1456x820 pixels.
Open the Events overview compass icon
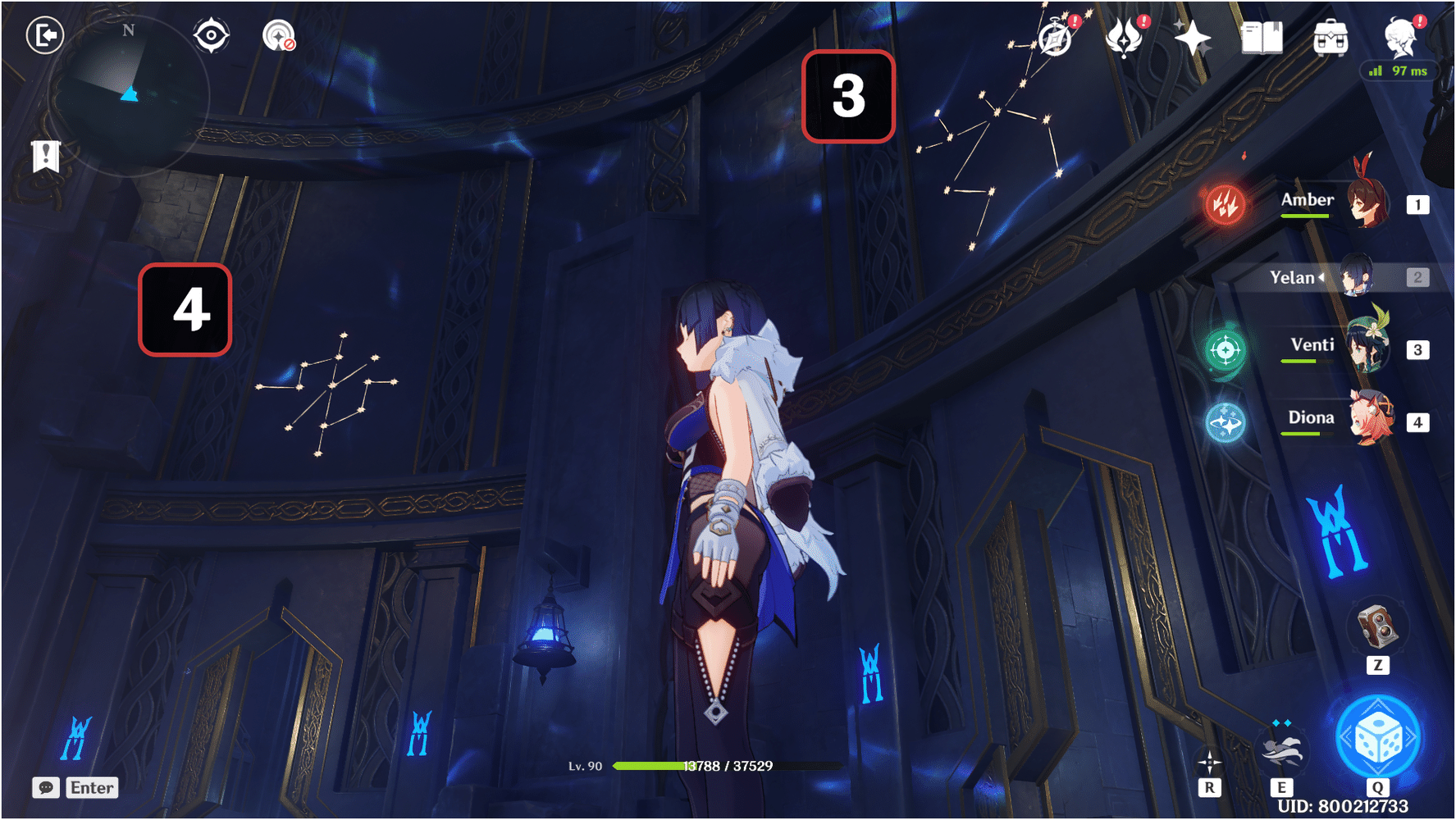1054,39
